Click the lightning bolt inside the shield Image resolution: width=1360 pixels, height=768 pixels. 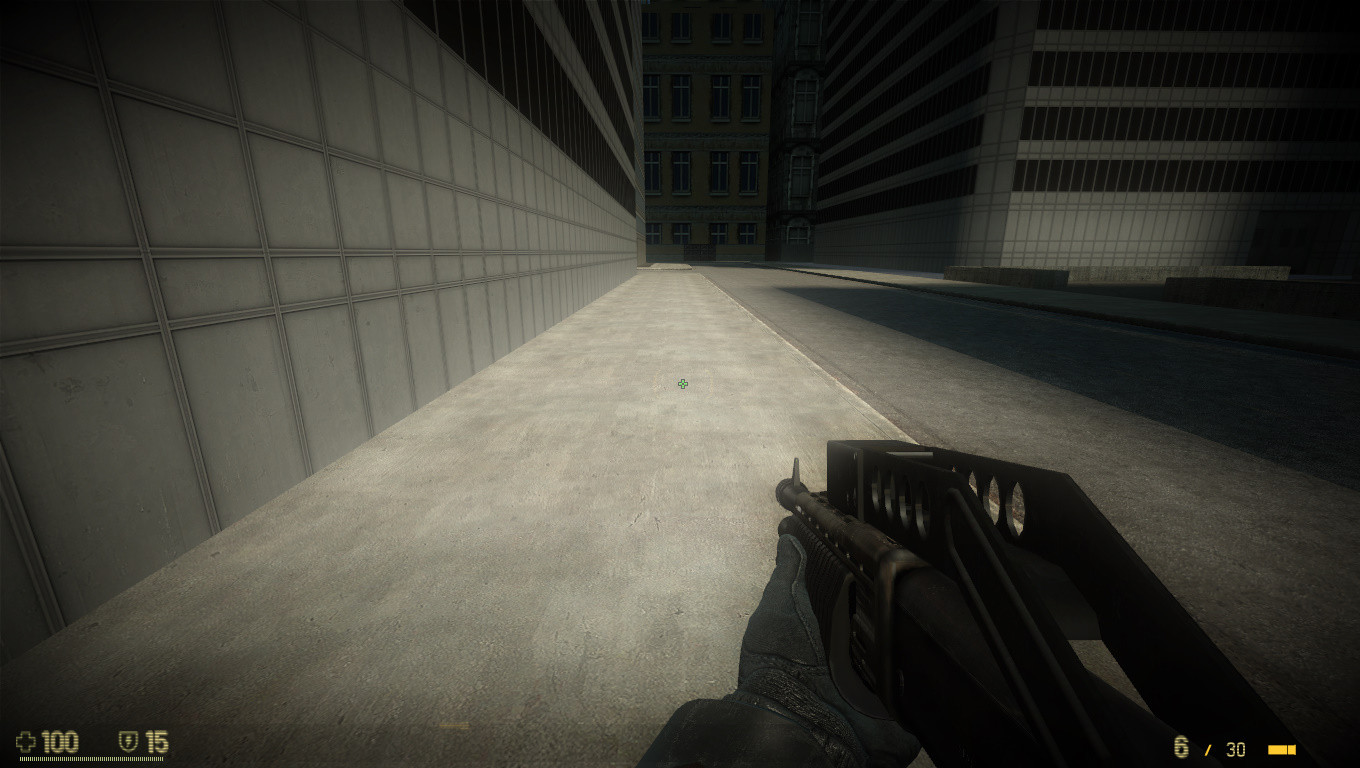(129, 741)
